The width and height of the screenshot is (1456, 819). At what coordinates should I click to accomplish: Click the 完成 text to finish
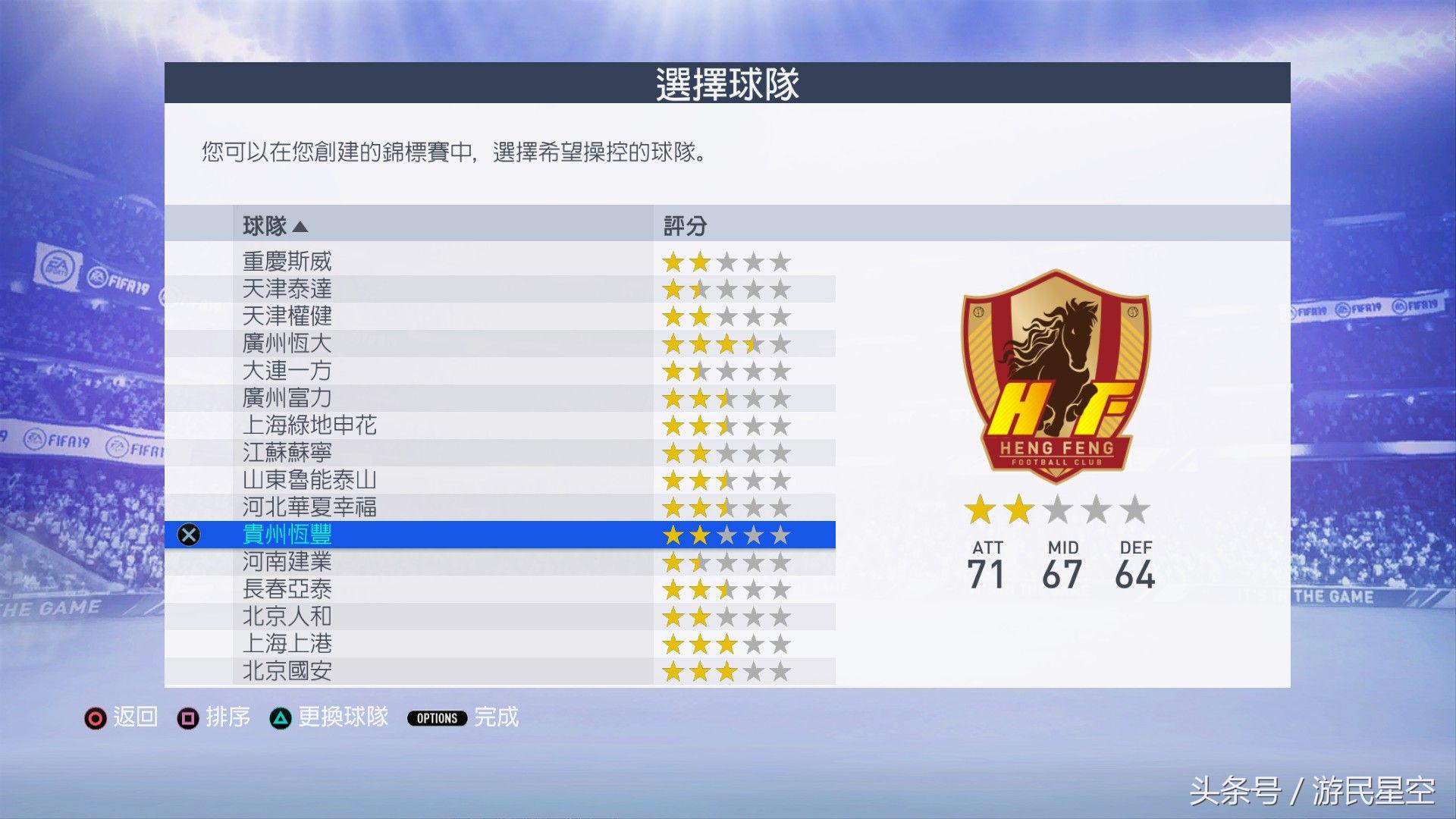(494, 718)
